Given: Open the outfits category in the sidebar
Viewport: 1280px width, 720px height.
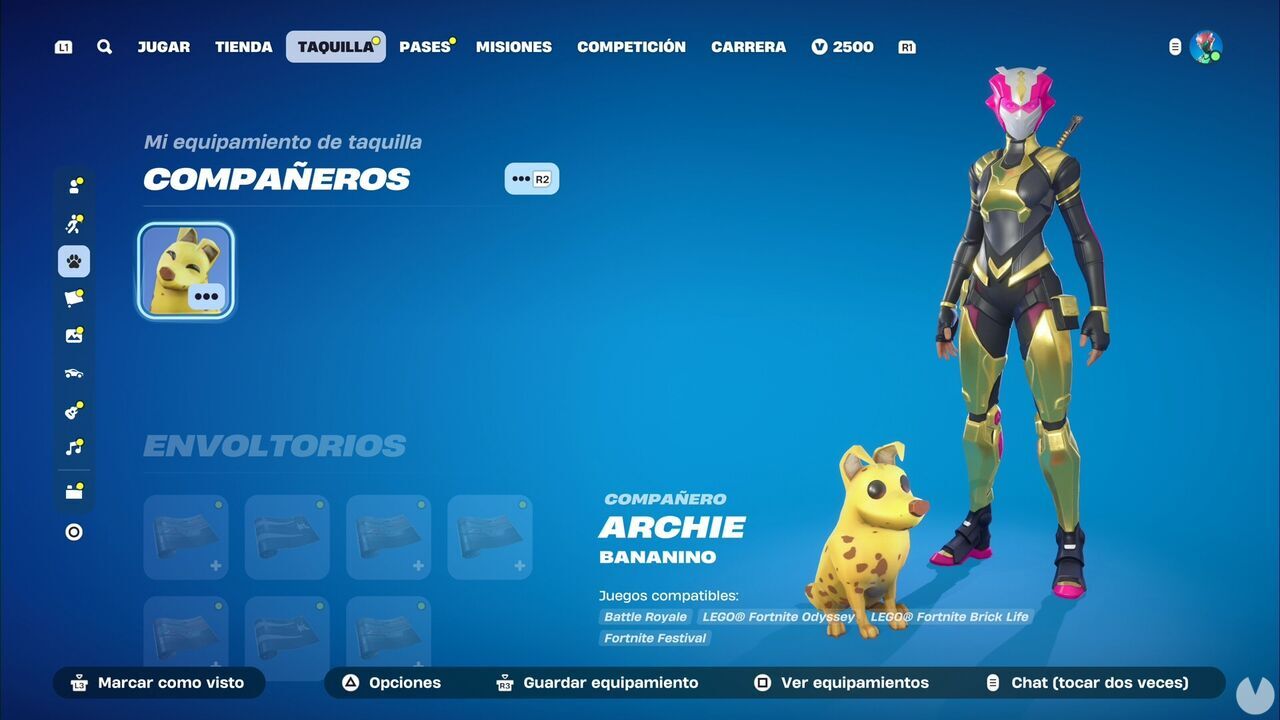Looking at the screenshot, I should [73, 186].
